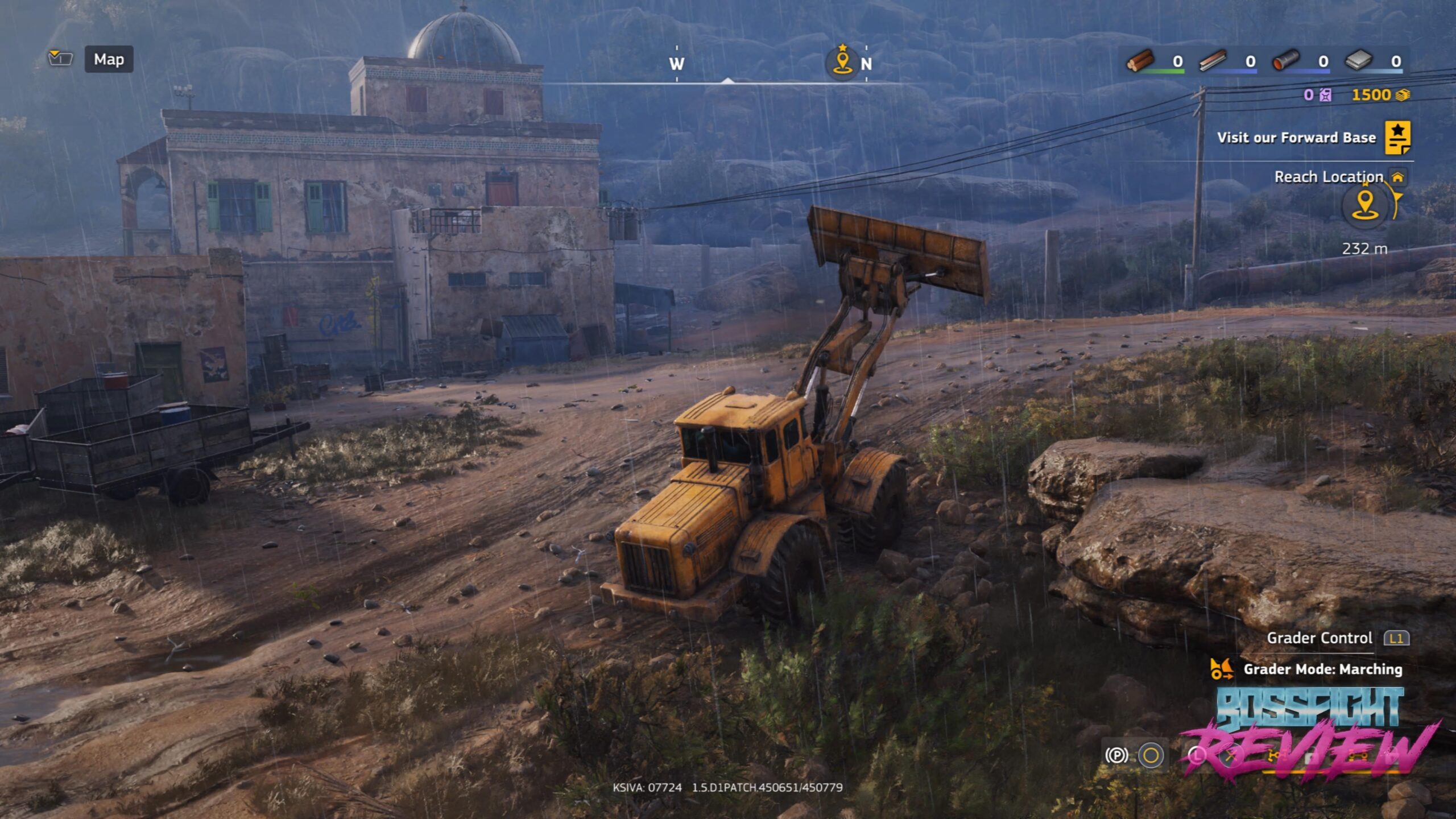Open the Map
The image size is (1456, 819).
(109, 59)
